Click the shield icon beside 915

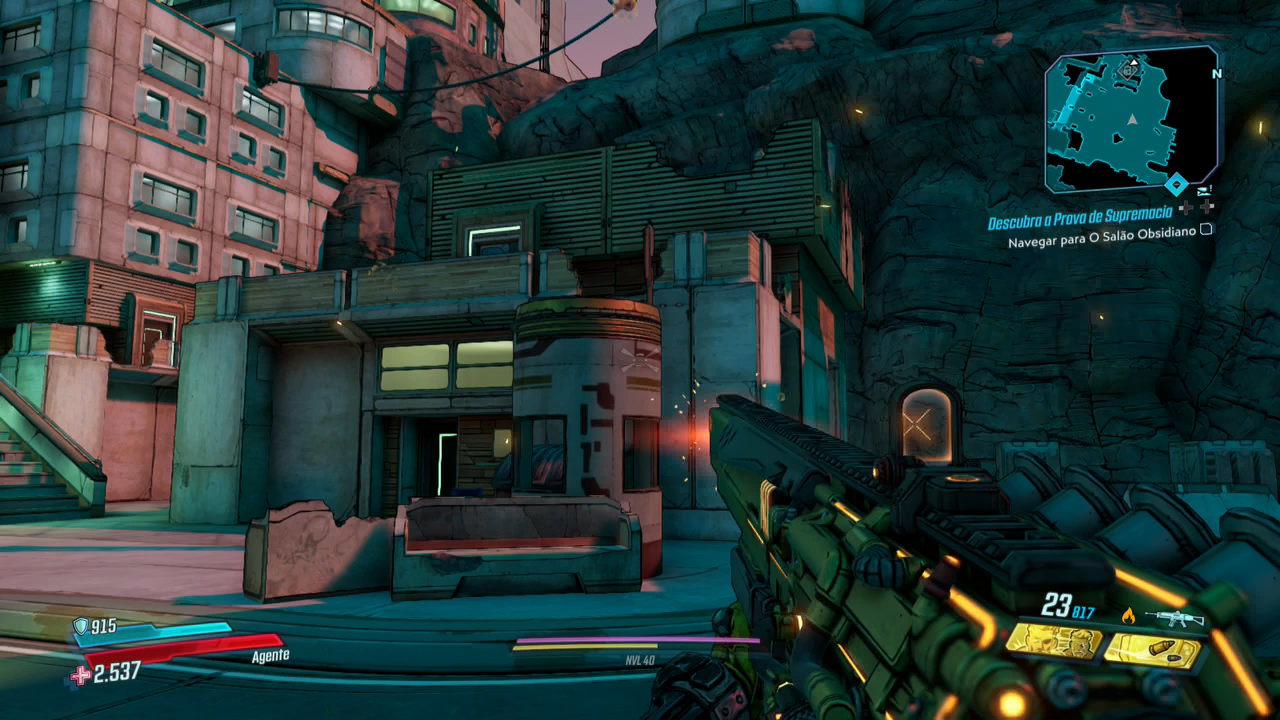coord(80,626)
